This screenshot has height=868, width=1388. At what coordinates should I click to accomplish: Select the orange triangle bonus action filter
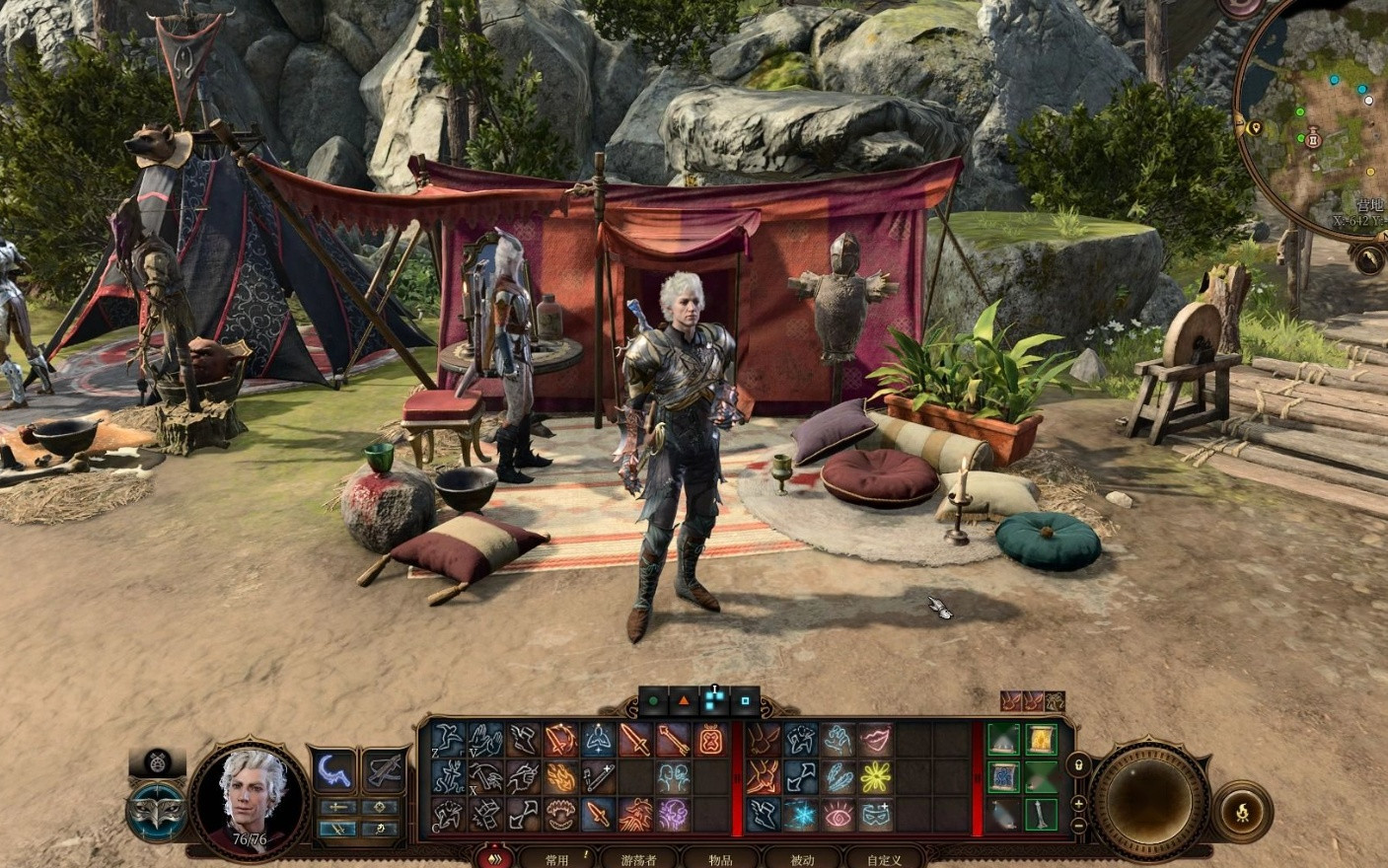click(683, 701)
